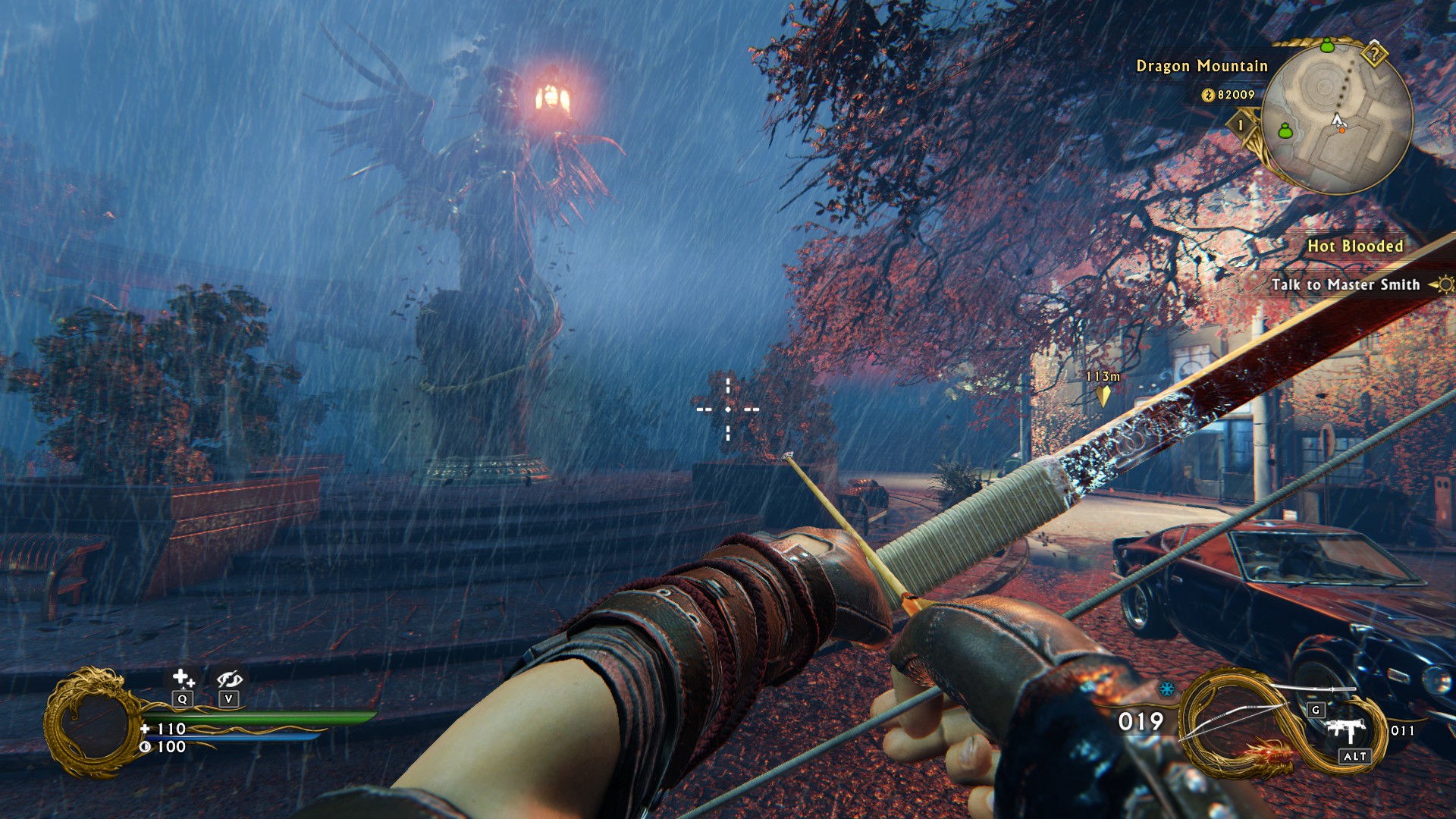Image resolution: width=1456 pixels, height=819 pixels.
Task: Activate the healing plus-sign ability icon
Action: coord(183,677)
